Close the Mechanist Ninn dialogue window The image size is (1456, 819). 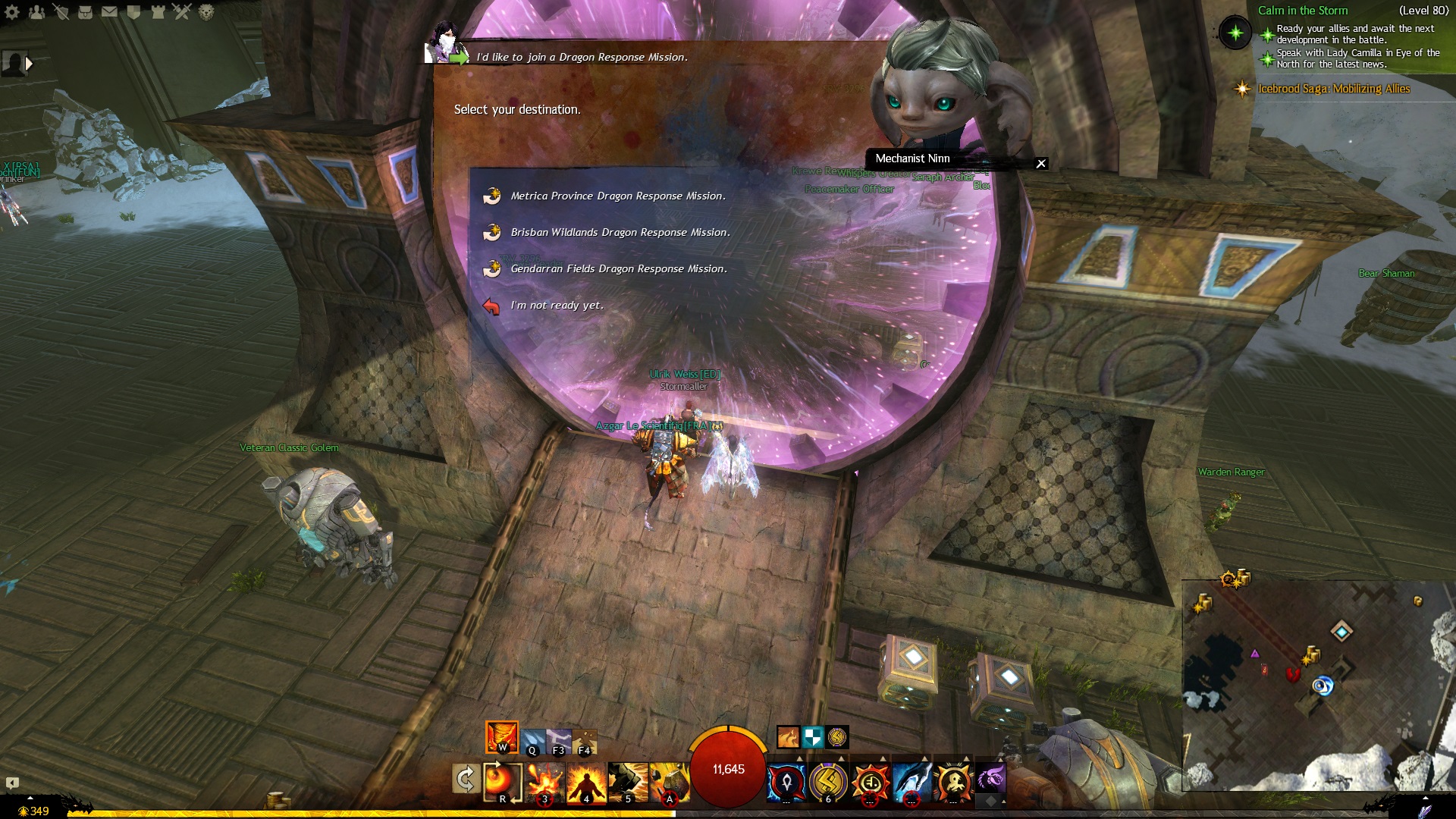[1041, 164]
